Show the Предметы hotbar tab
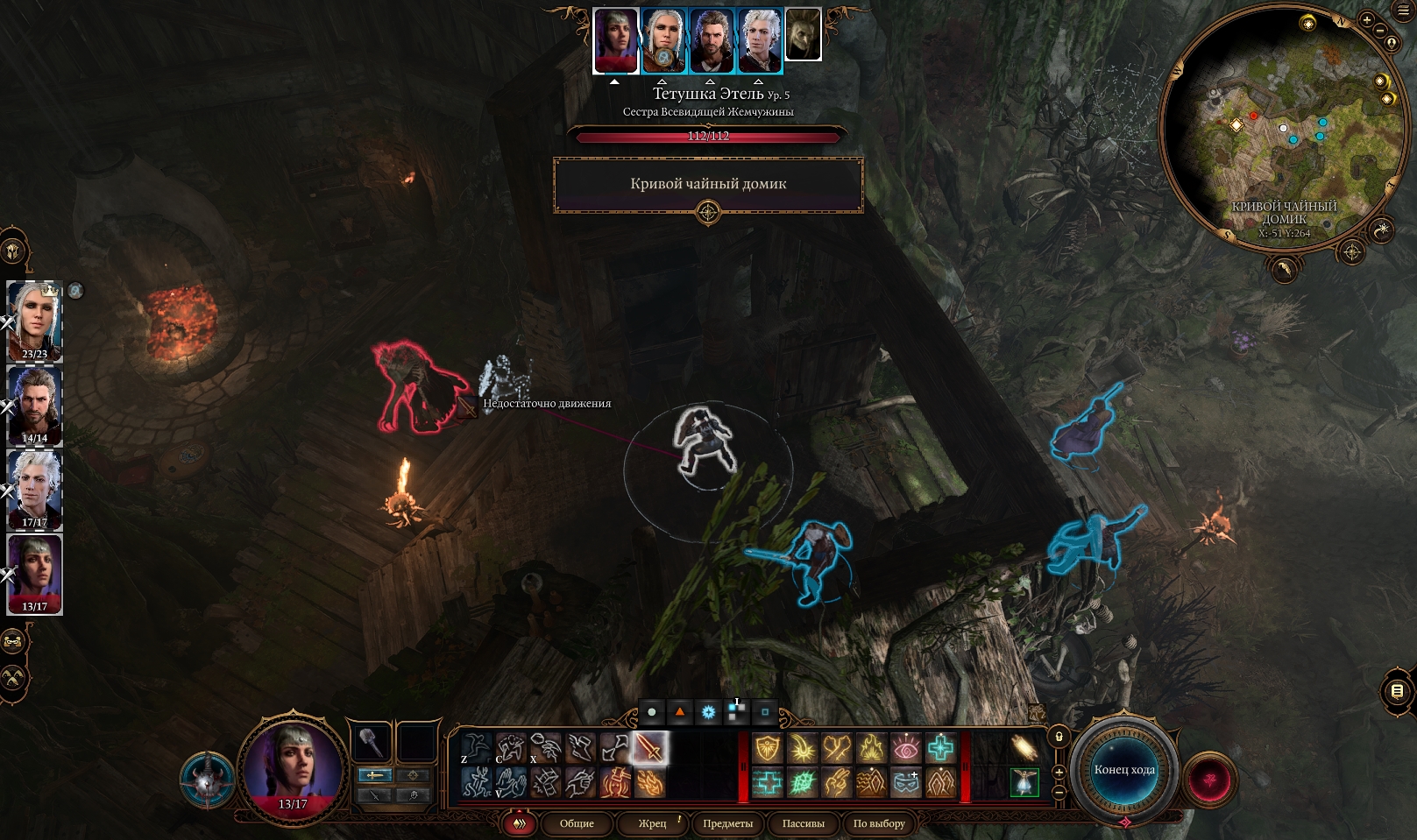Image resolution: width=1417 pixels, height=840 pixels. click(x=727, y=823)
